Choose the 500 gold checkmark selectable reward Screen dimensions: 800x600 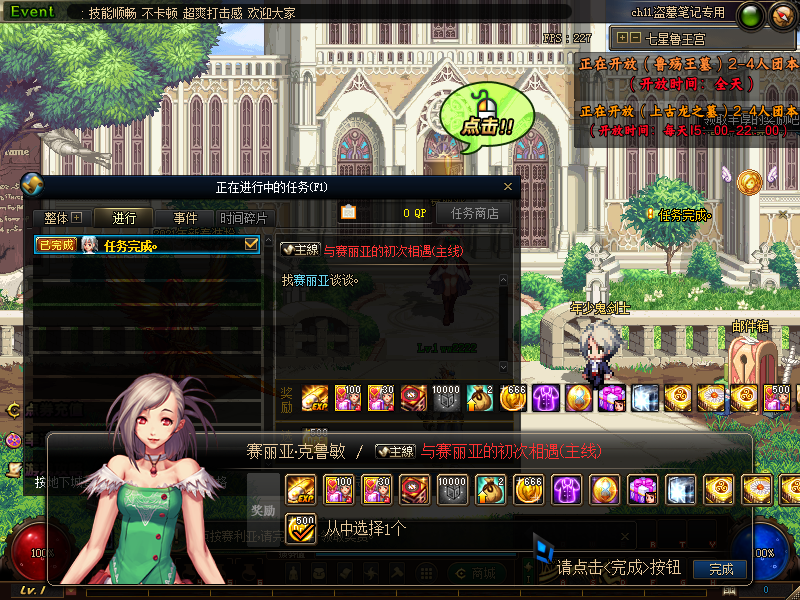[x=300, y=527]
